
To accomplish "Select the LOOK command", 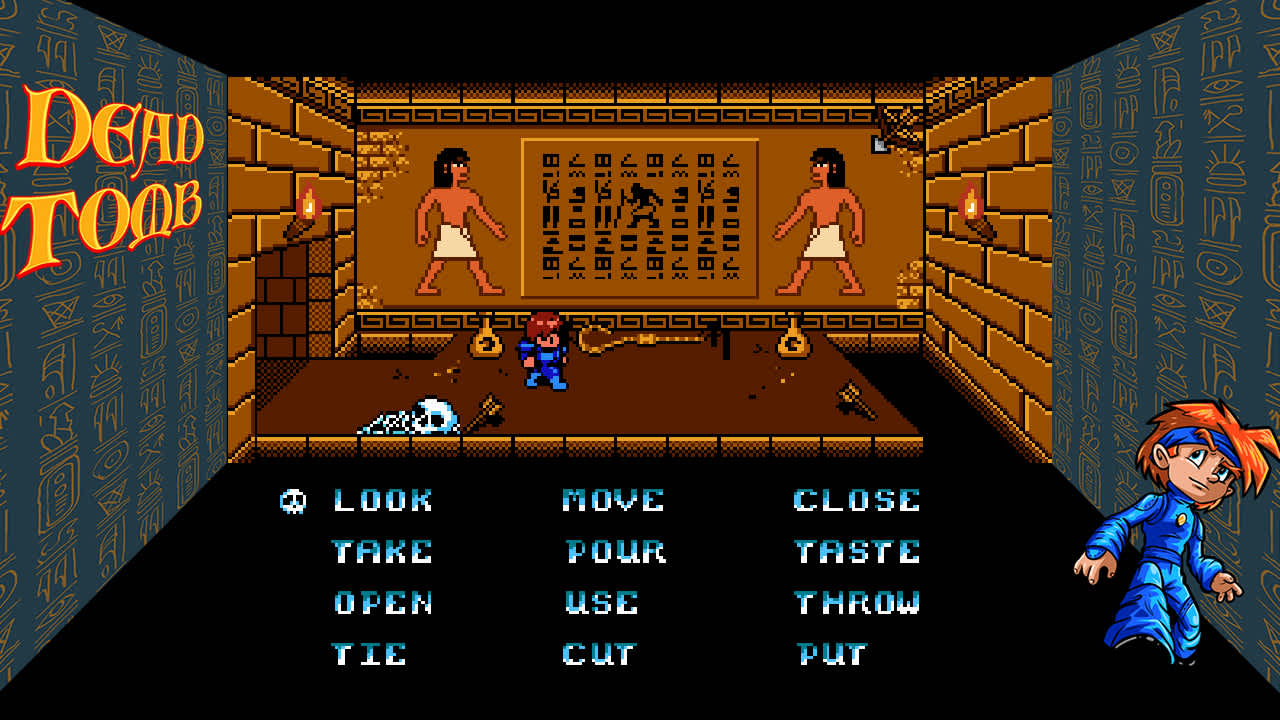I will click(x=382, y=500).
